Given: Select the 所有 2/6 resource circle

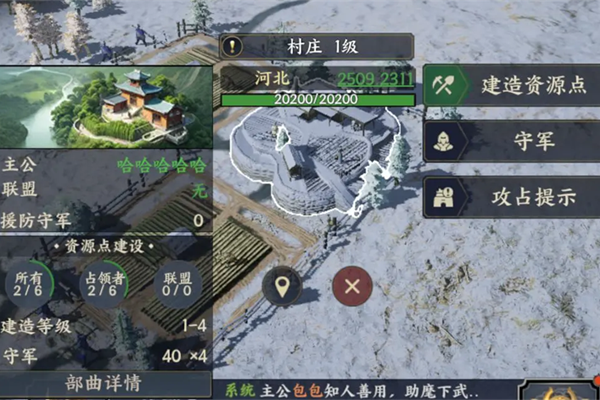Looking at the screenshot, I should [x=27, y=284].
